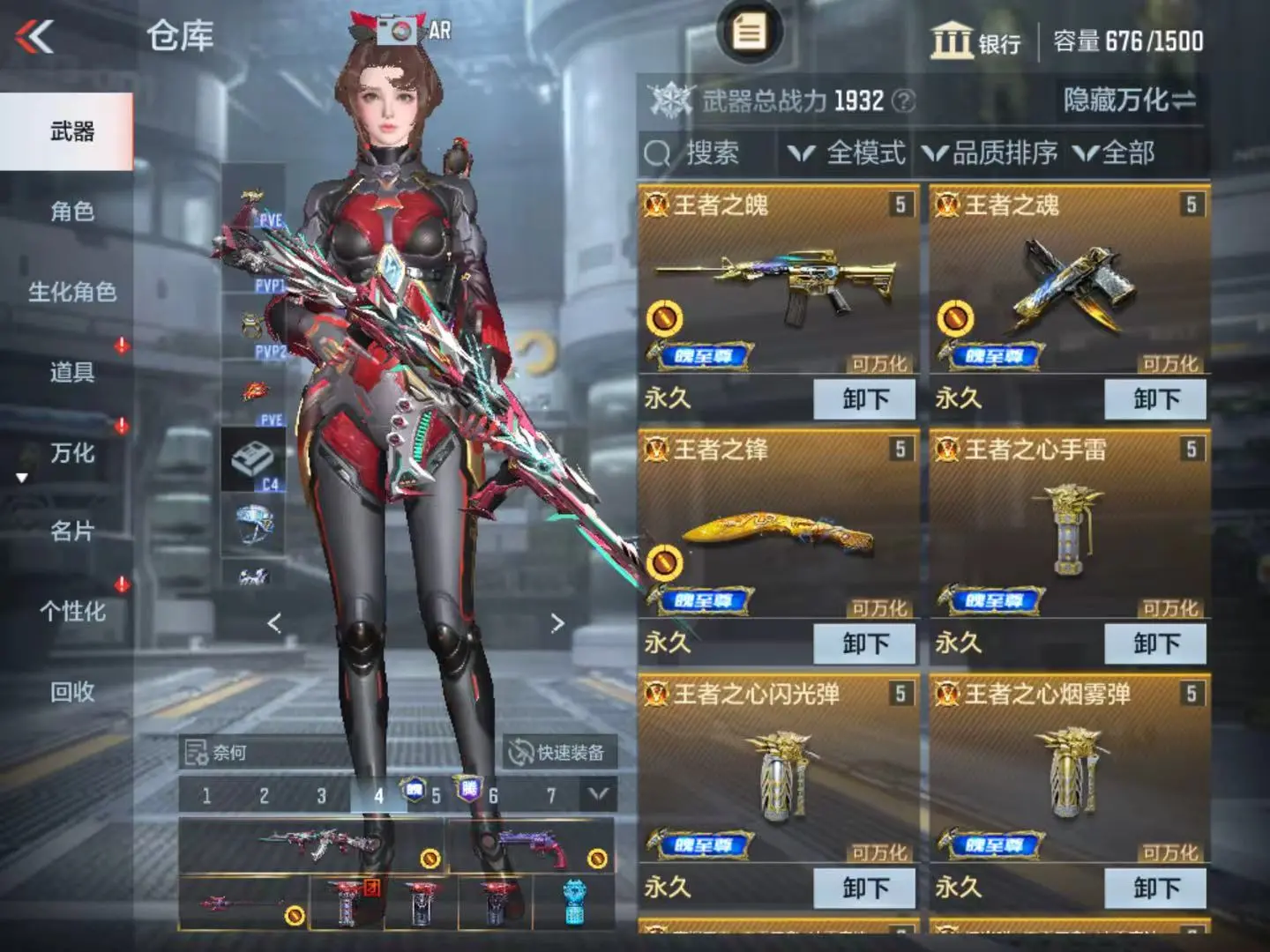This screenshot has width=1270, height=952.
Task: Go to the 回收 tab
Action: (71, 692)
